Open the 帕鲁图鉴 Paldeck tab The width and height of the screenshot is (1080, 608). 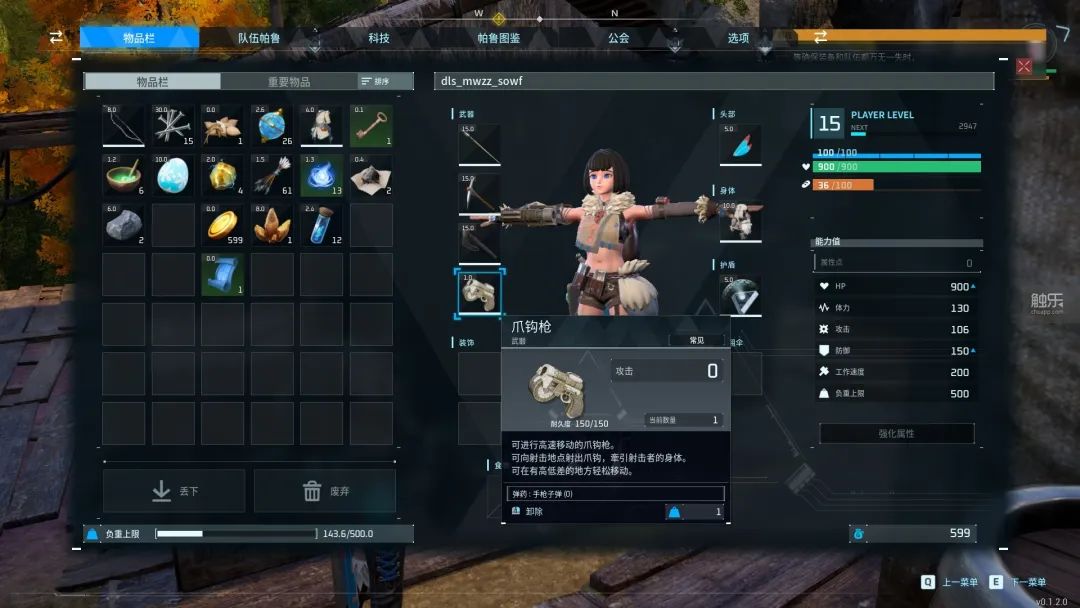[499, 38]
